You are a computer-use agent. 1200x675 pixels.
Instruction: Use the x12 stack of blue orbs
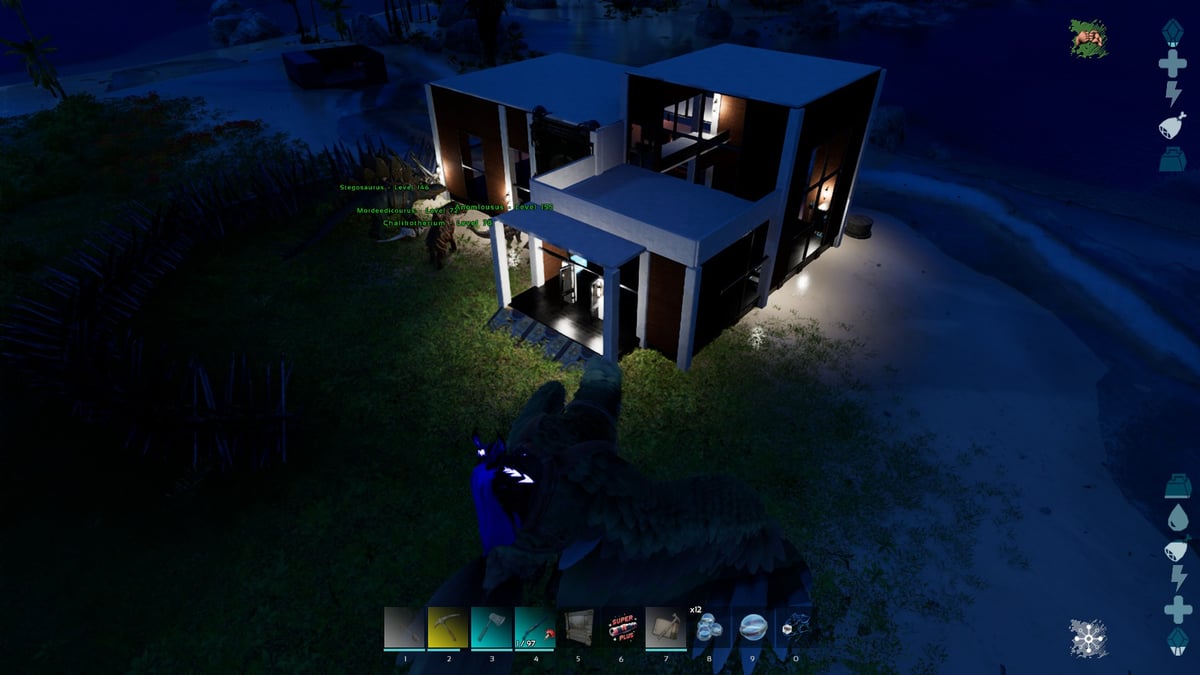coord(709,627)
